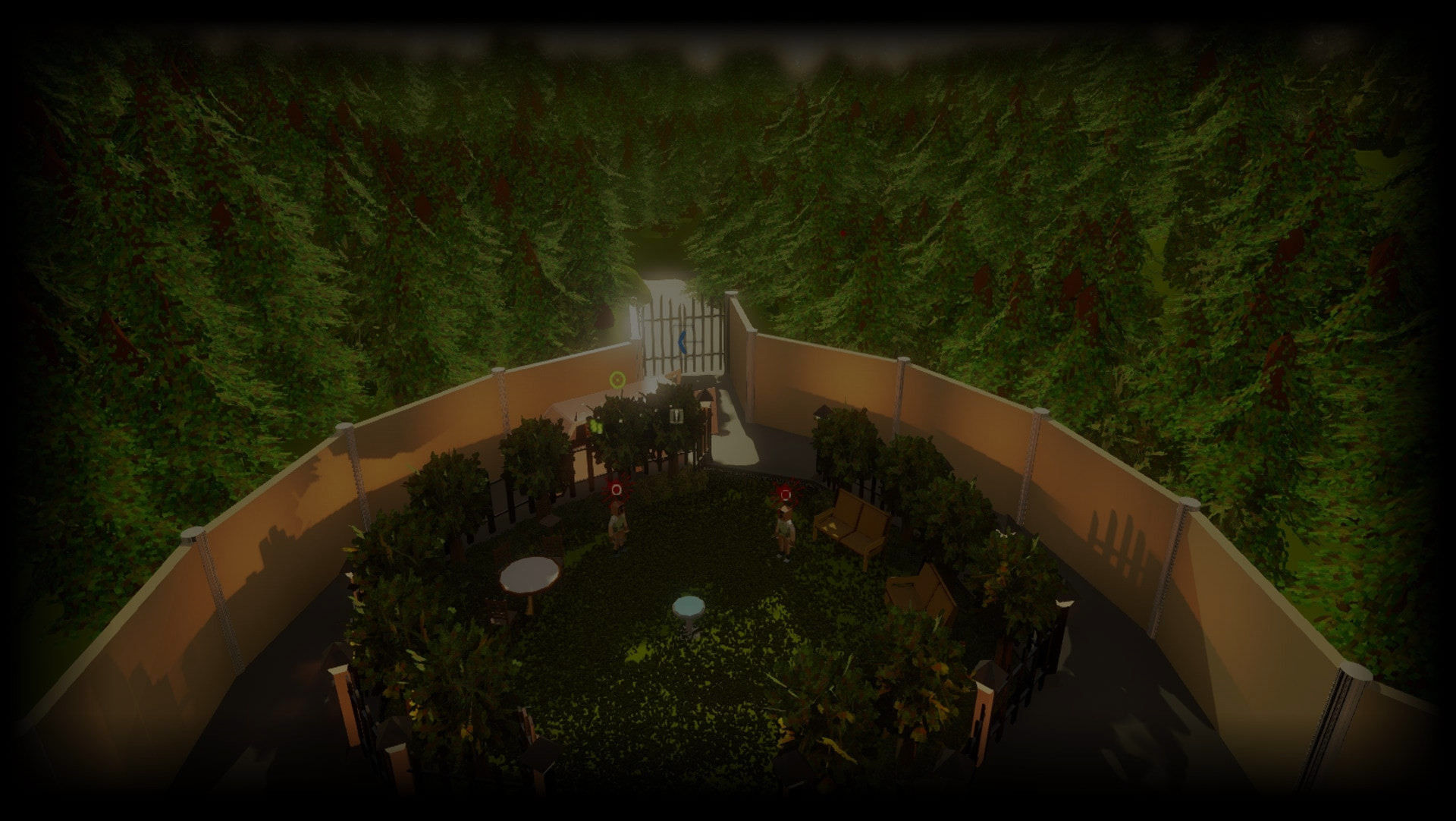The height and width of the screenshot is (821, 1456).
Task: Click the white restroom sign icon
Action: click(675, 416)
